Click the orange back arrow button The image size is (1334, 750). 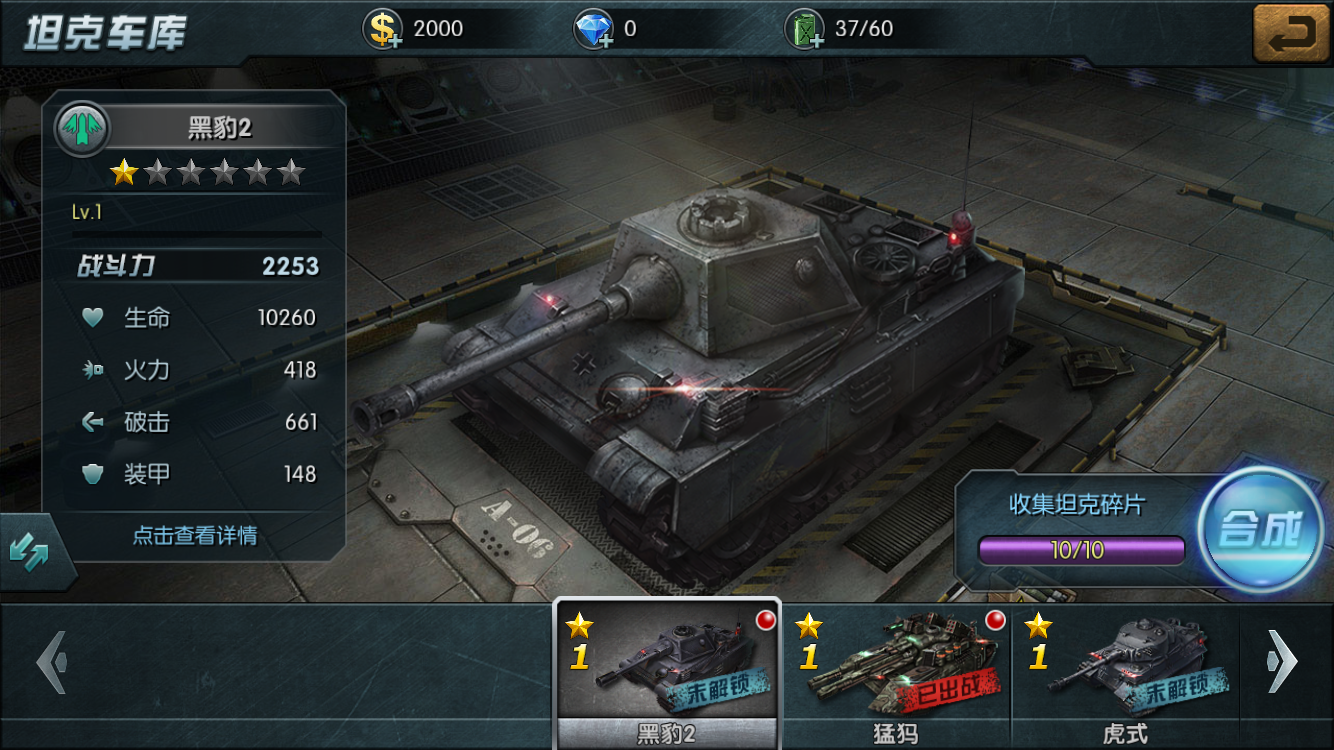point(1292,33)
